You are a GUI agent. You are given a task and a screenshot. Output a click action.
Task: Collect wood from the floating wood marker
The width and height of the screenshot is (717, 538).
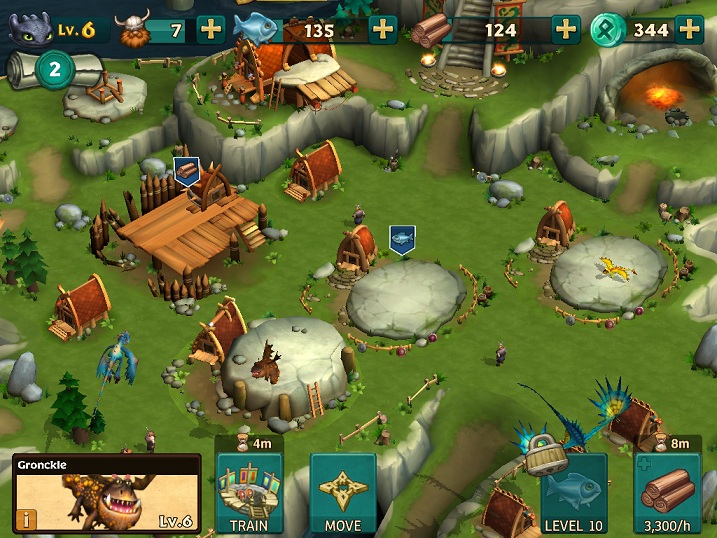pos(186,171)
